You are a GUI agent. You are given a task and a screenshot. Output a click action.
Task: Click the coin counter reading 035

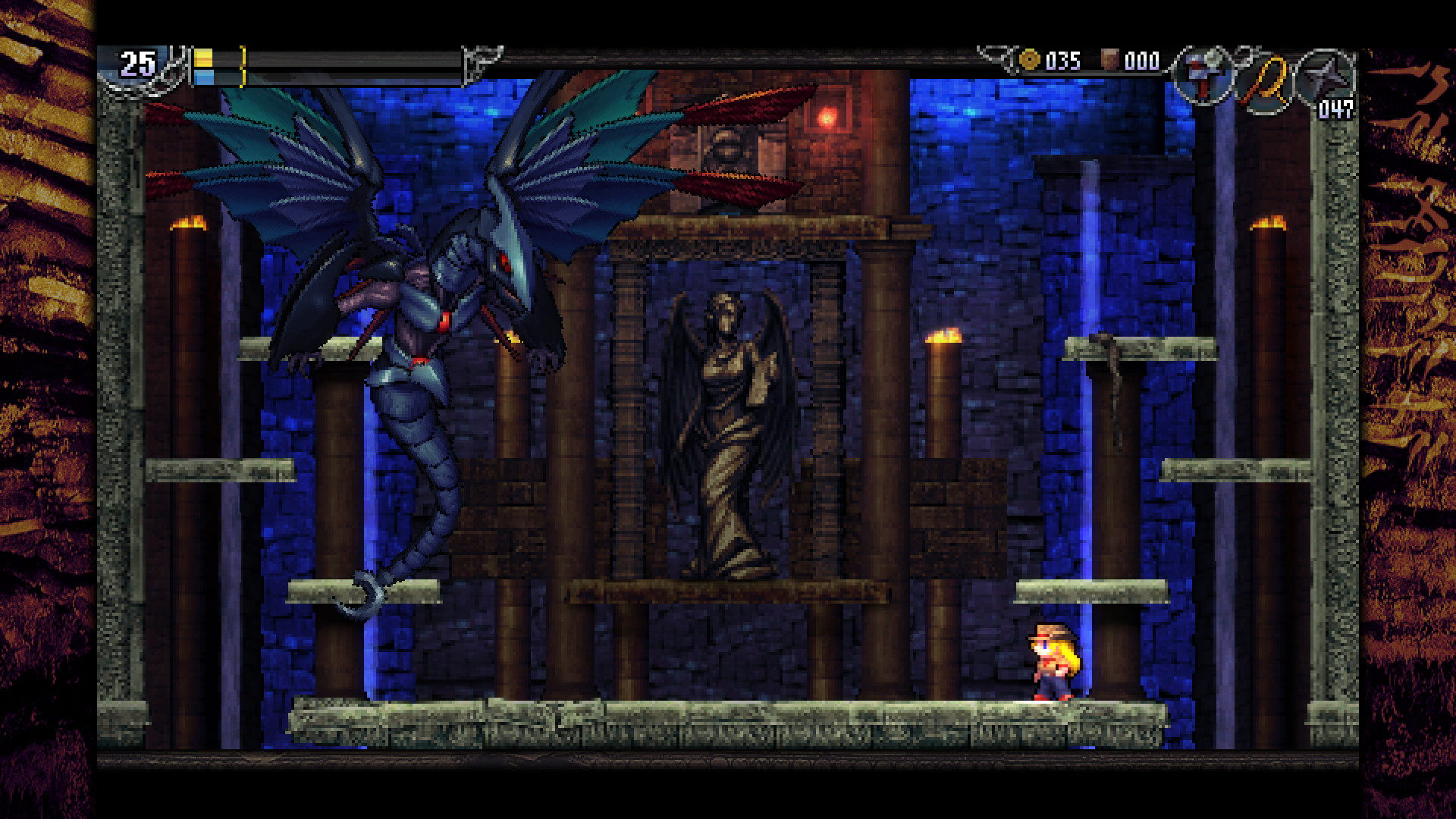point(1061,61)
